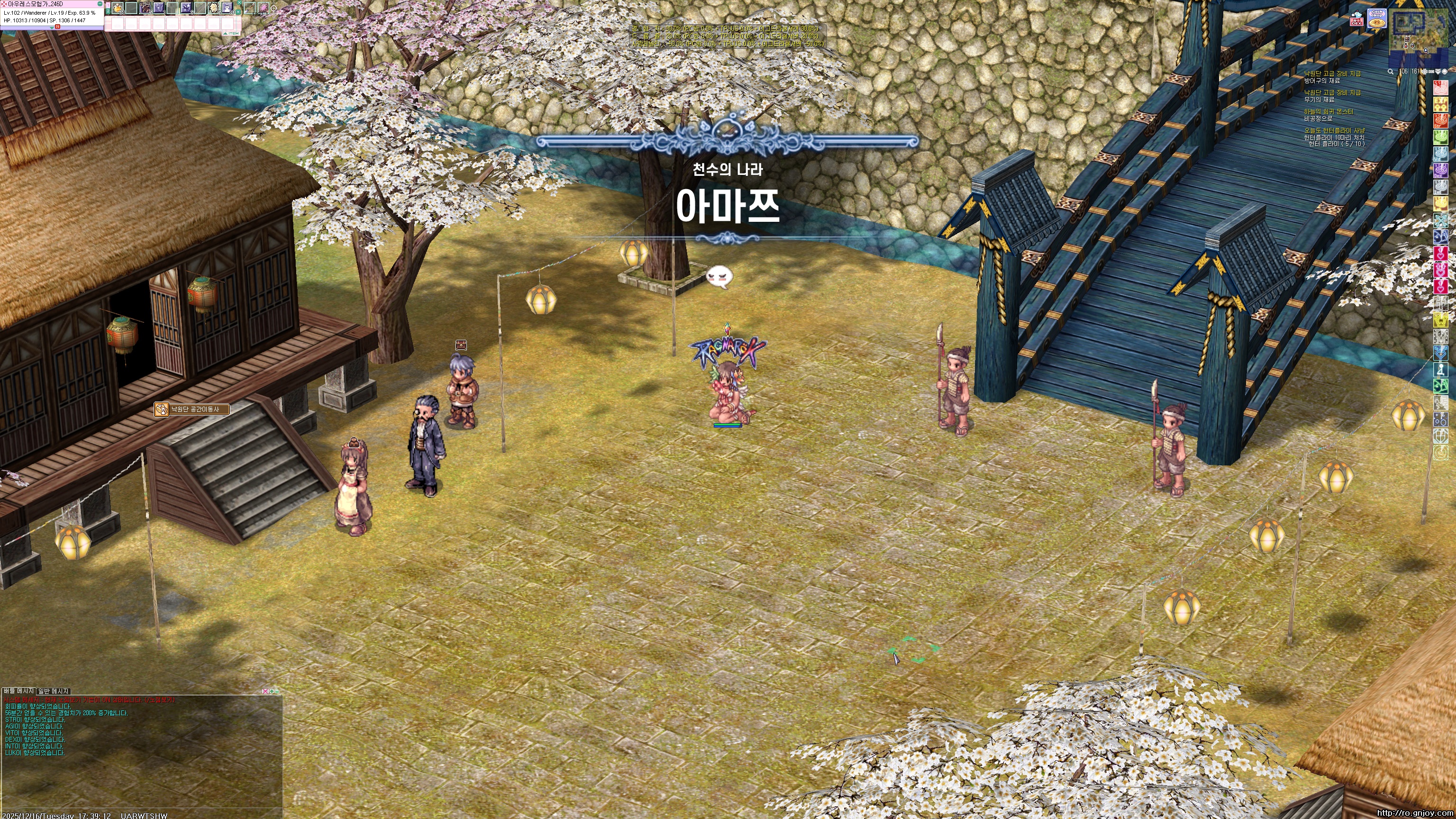Screen dimensions: 1456x819
Task: Select the 배틀 메시지 chat tab
Action: click(x=18, y=691)
